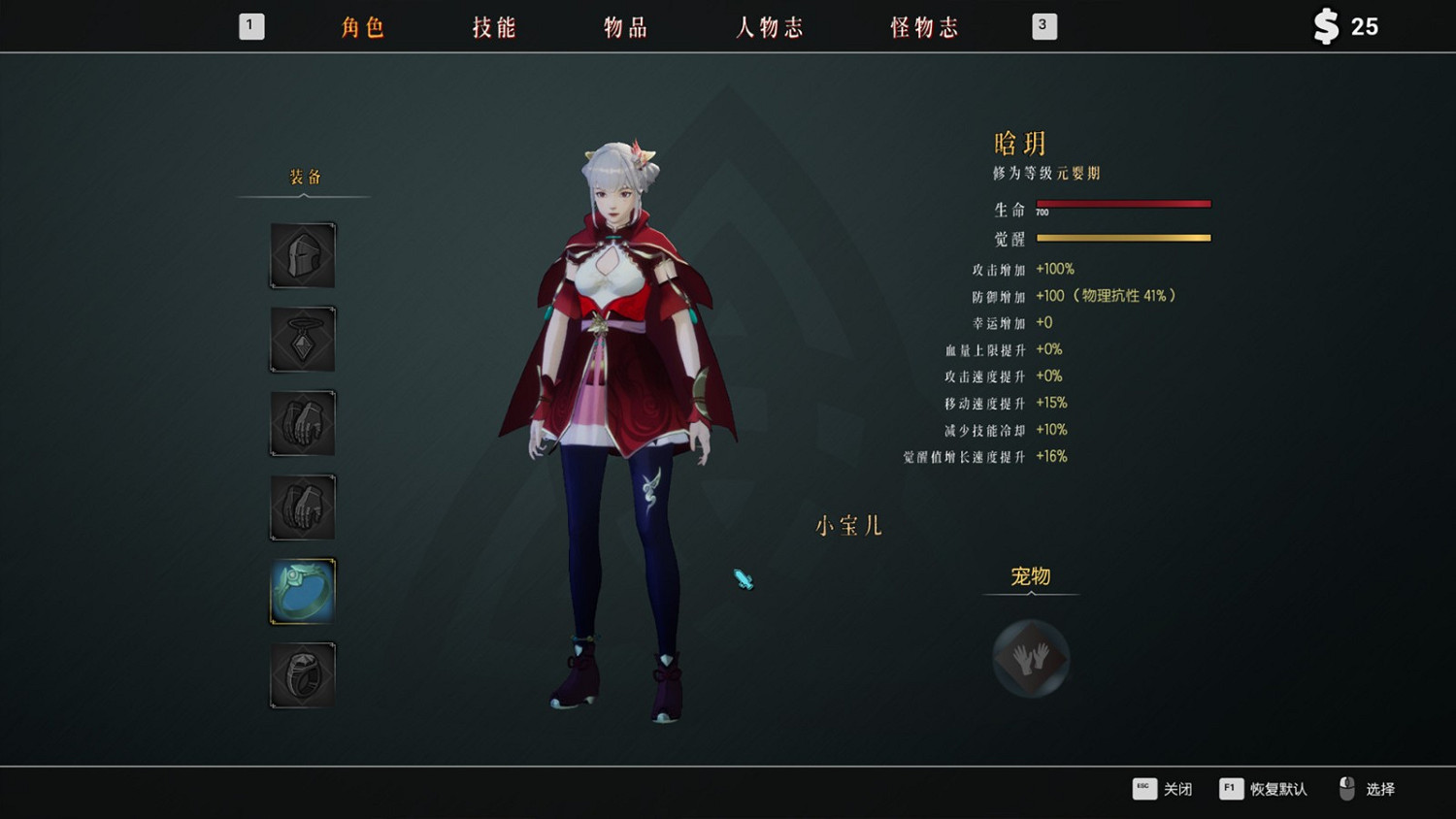This screenshot has height=819, width=1456.
Task: Select the equipped green ring
Action: tap(302, 590)
